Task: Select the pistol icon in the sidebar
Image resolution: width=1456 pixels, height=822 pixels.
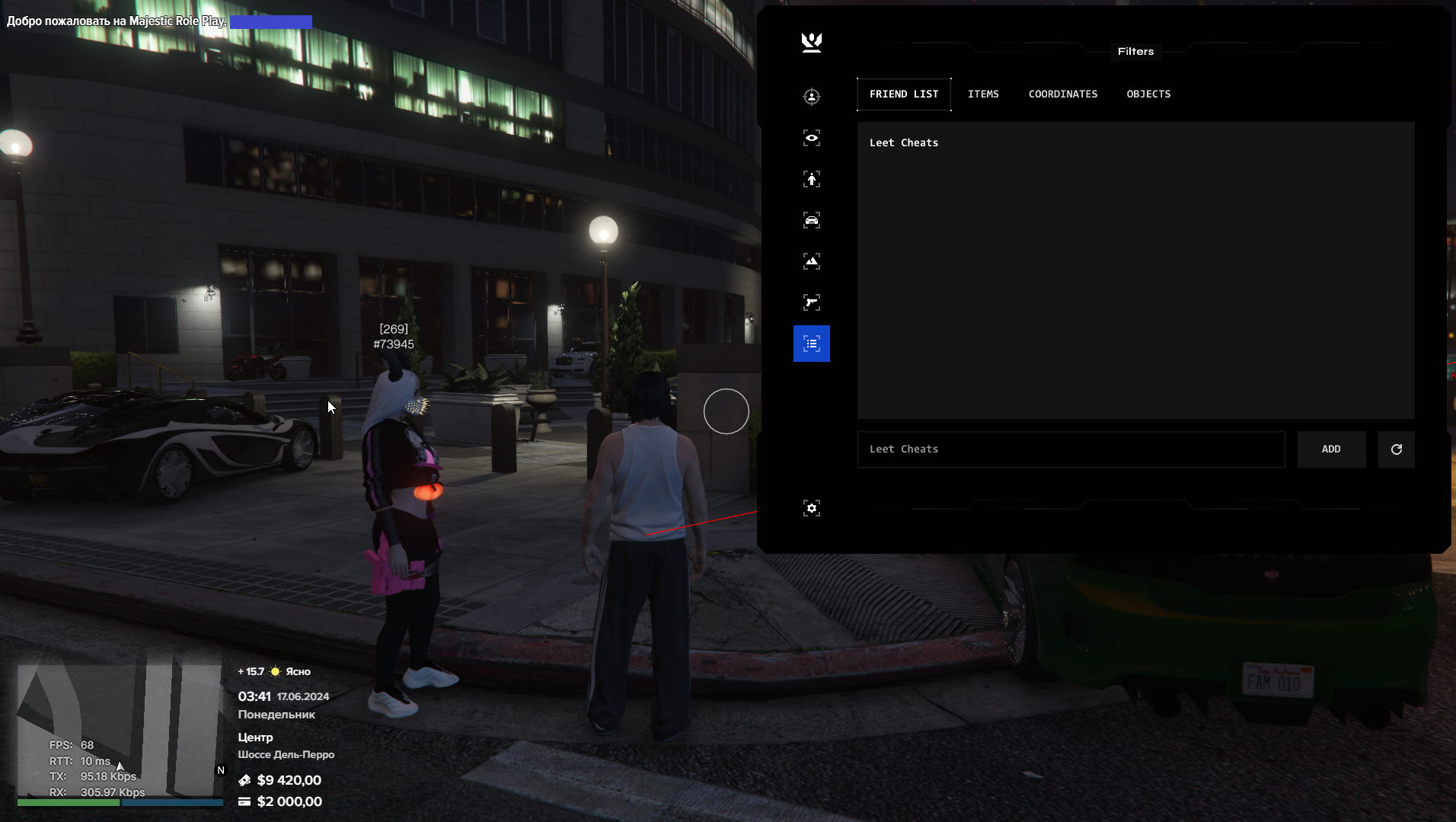Action: click(x=812, y=302)
